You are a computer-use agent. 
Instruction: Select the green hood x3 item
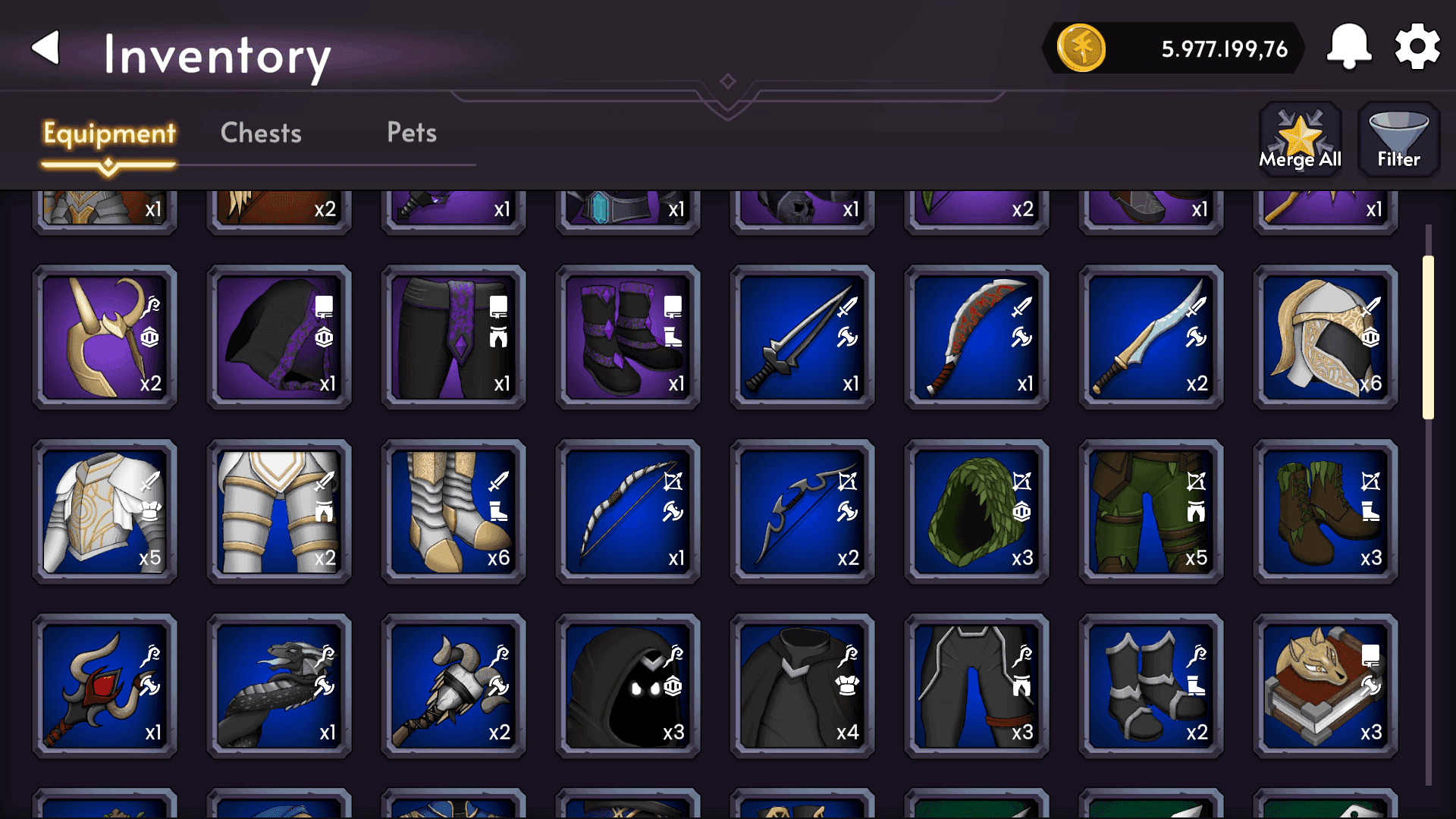click(975, 512)
